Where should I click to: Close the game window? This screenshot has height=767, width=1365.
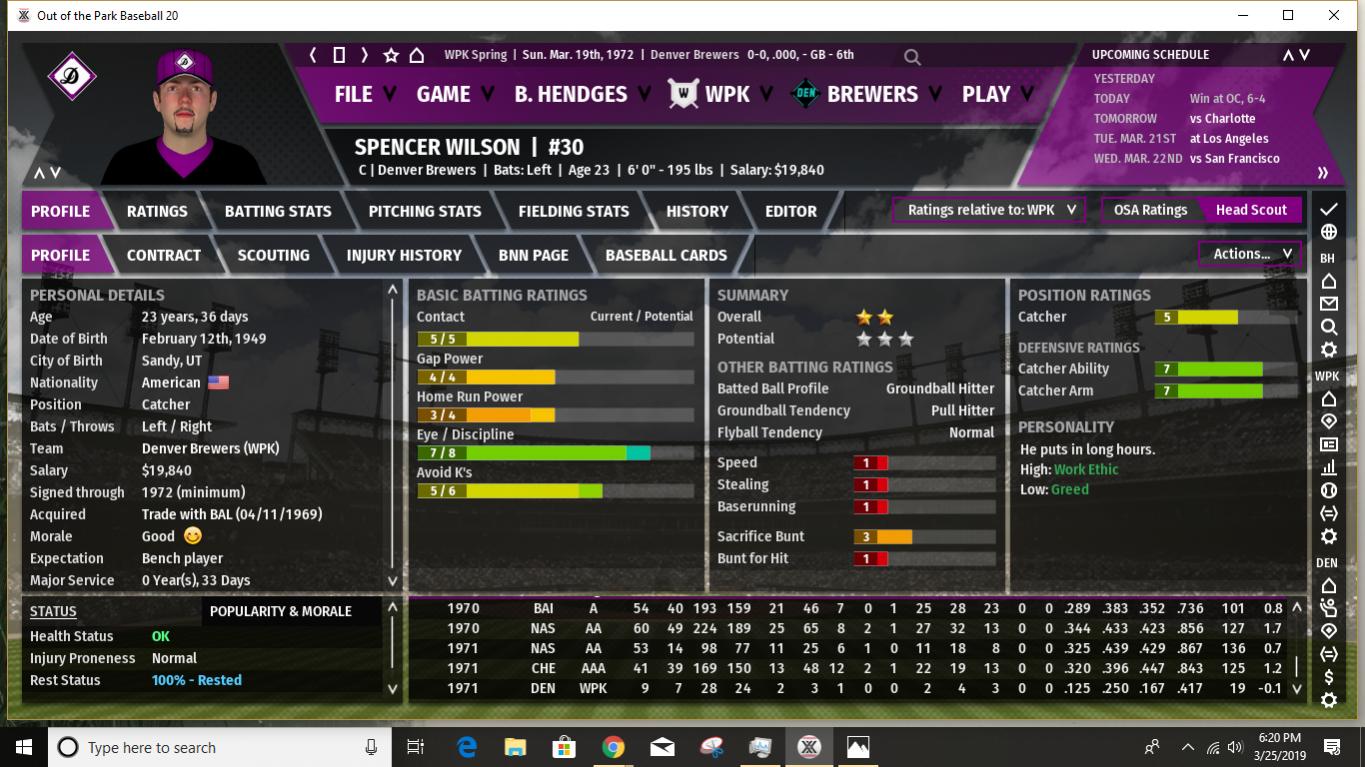click(1334, 15)
